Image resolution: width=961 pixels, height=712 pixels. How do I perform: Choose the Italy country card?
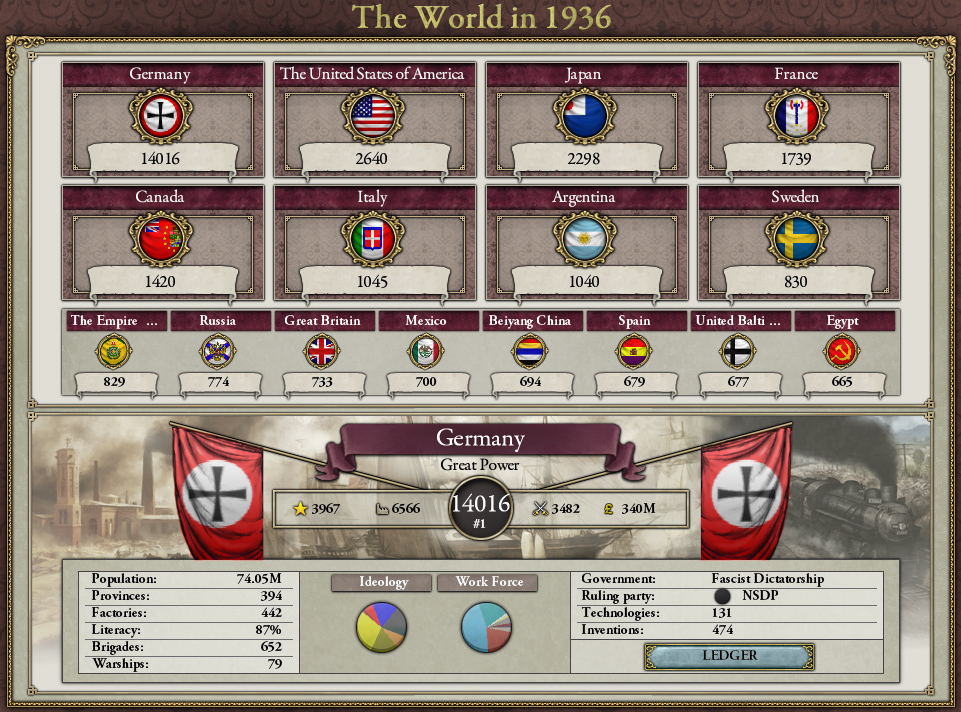372,241
